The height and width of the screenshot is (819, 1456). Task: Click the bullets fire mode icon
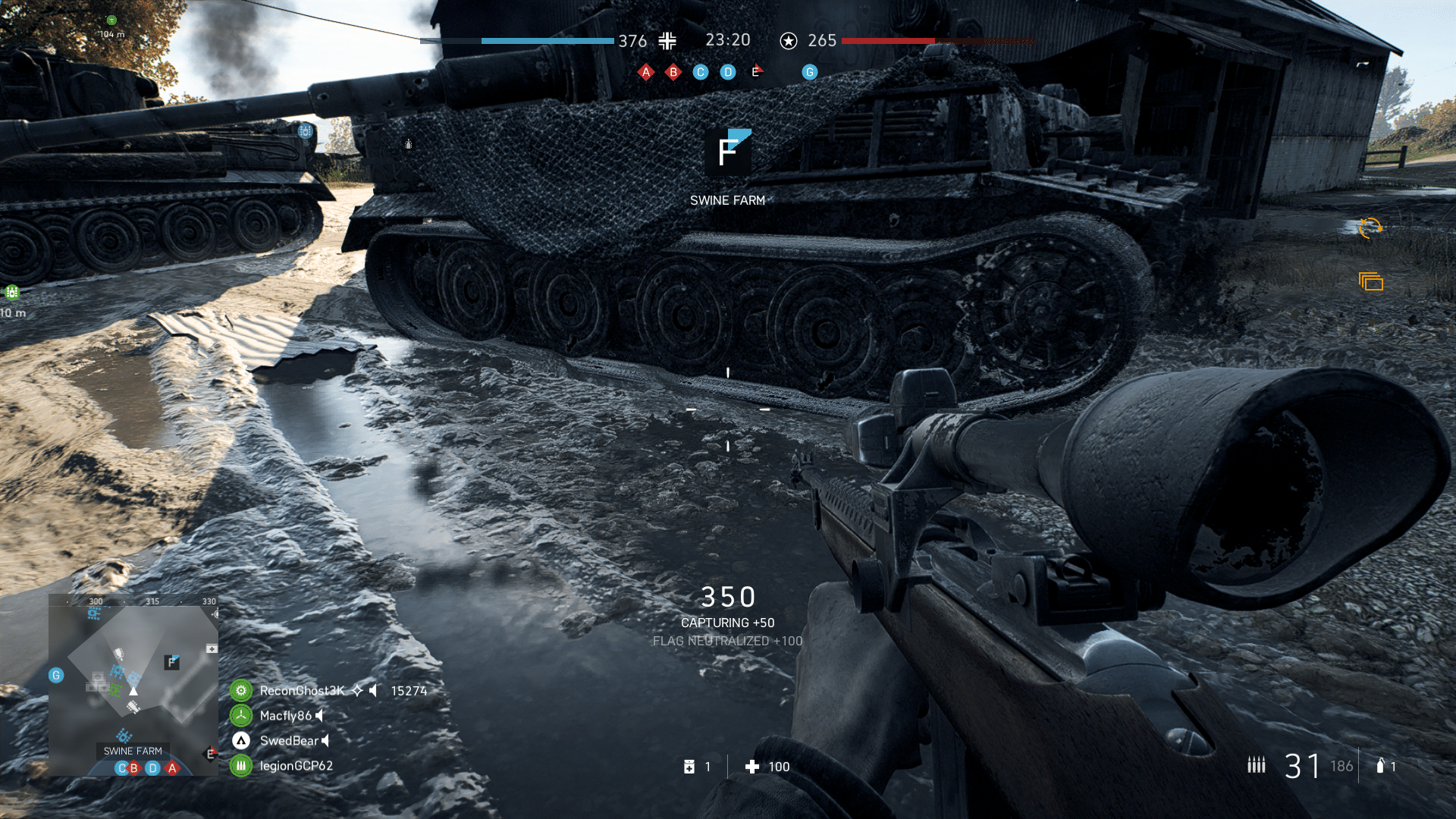pyautogui.click(x=1257, y=765)
